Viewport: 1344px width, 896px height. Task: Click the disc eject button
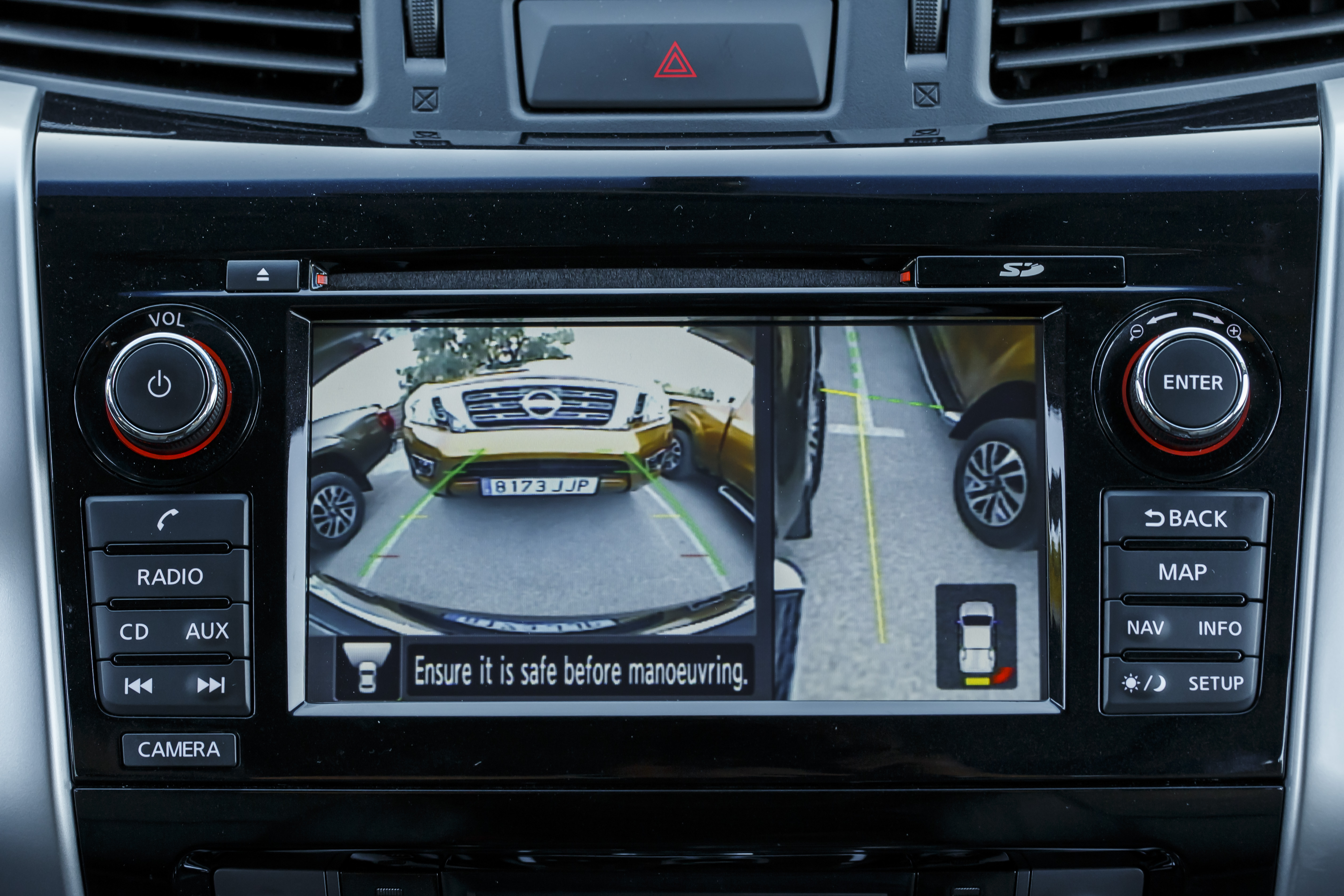262,275
